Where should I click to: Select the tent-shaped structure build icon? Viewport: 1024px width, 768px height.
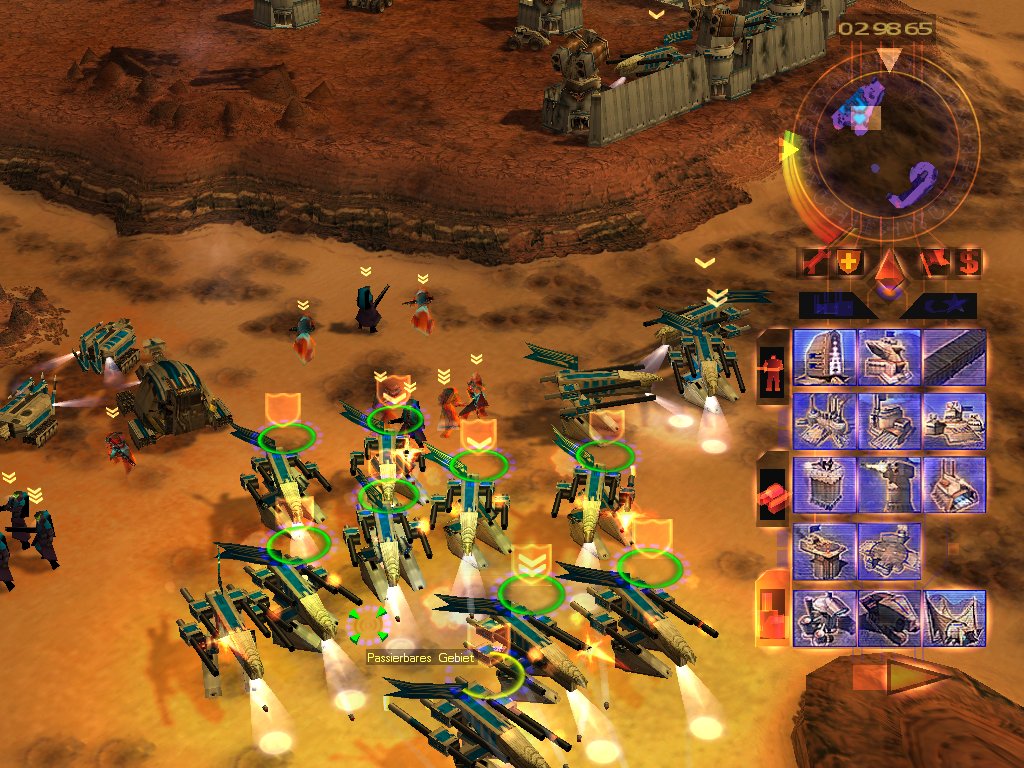click(x=954, y=616)
